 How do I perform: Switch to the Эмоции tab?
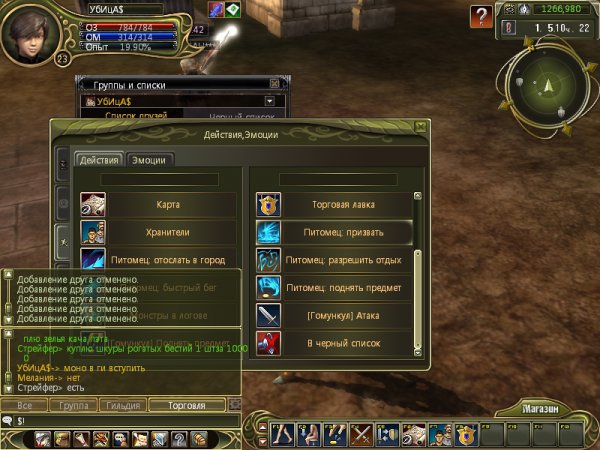point(151,159)
